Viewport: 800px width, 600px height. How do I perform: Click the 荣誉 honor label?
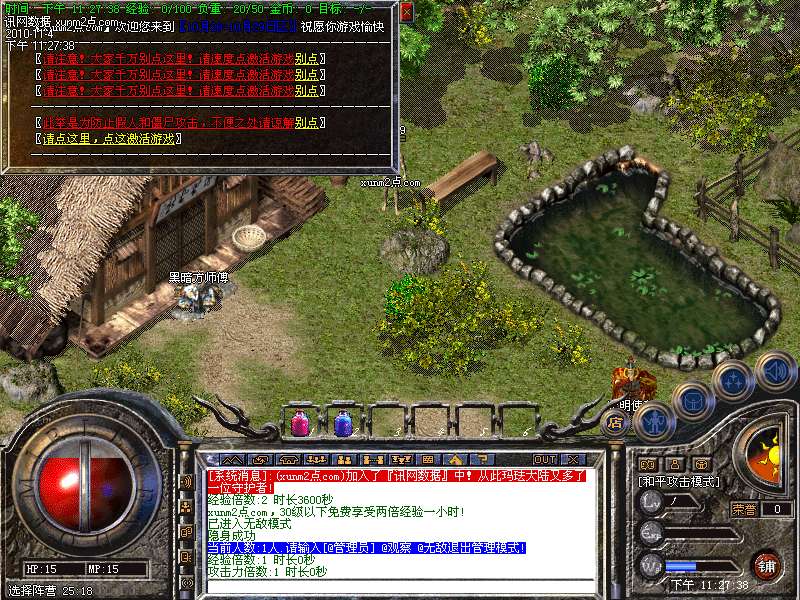pyautogui.click(x=744, y=509)
